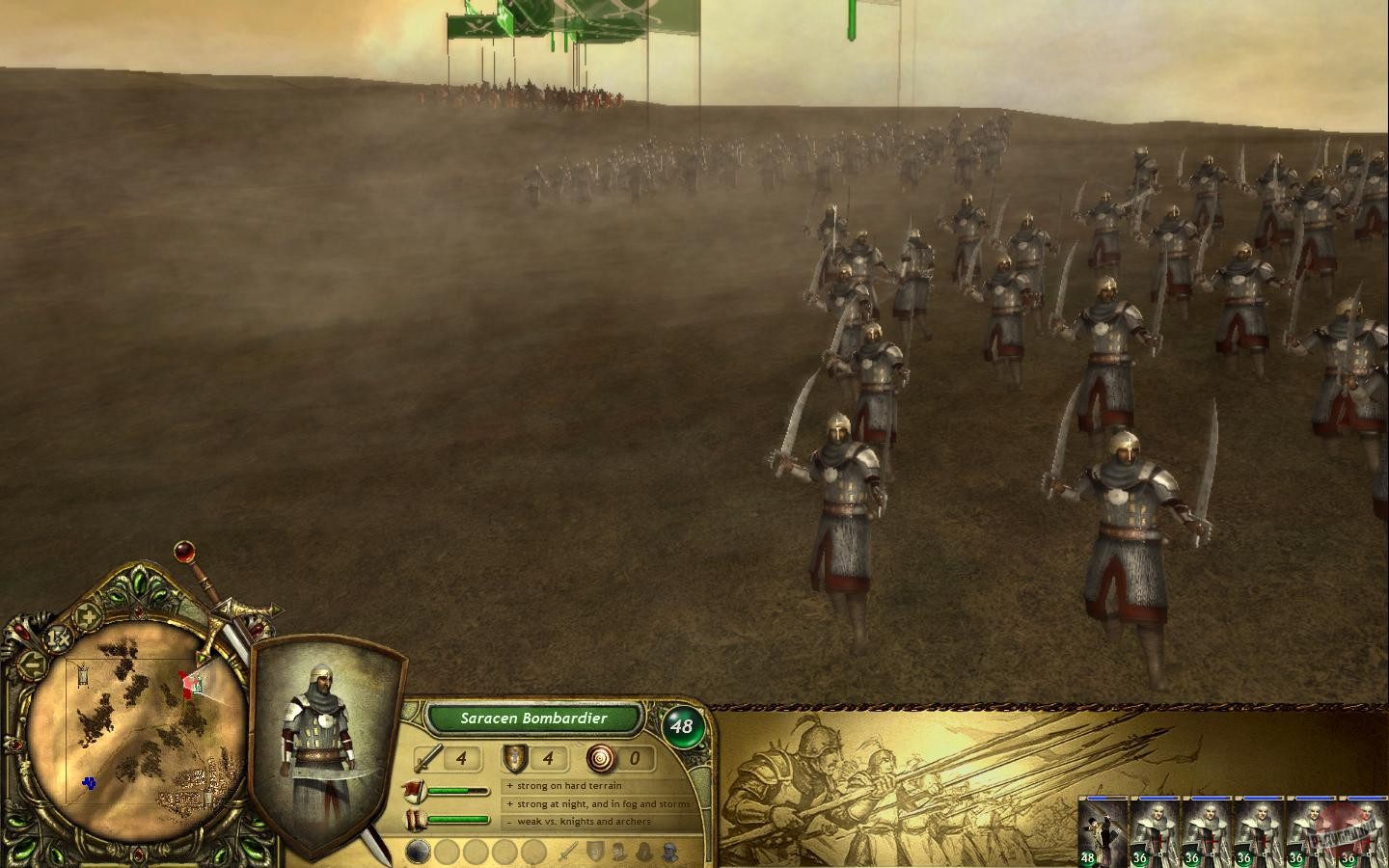The image size is (1389, 868).
Task: Click the morale green progress bar
Action: [x=458, y=791]
